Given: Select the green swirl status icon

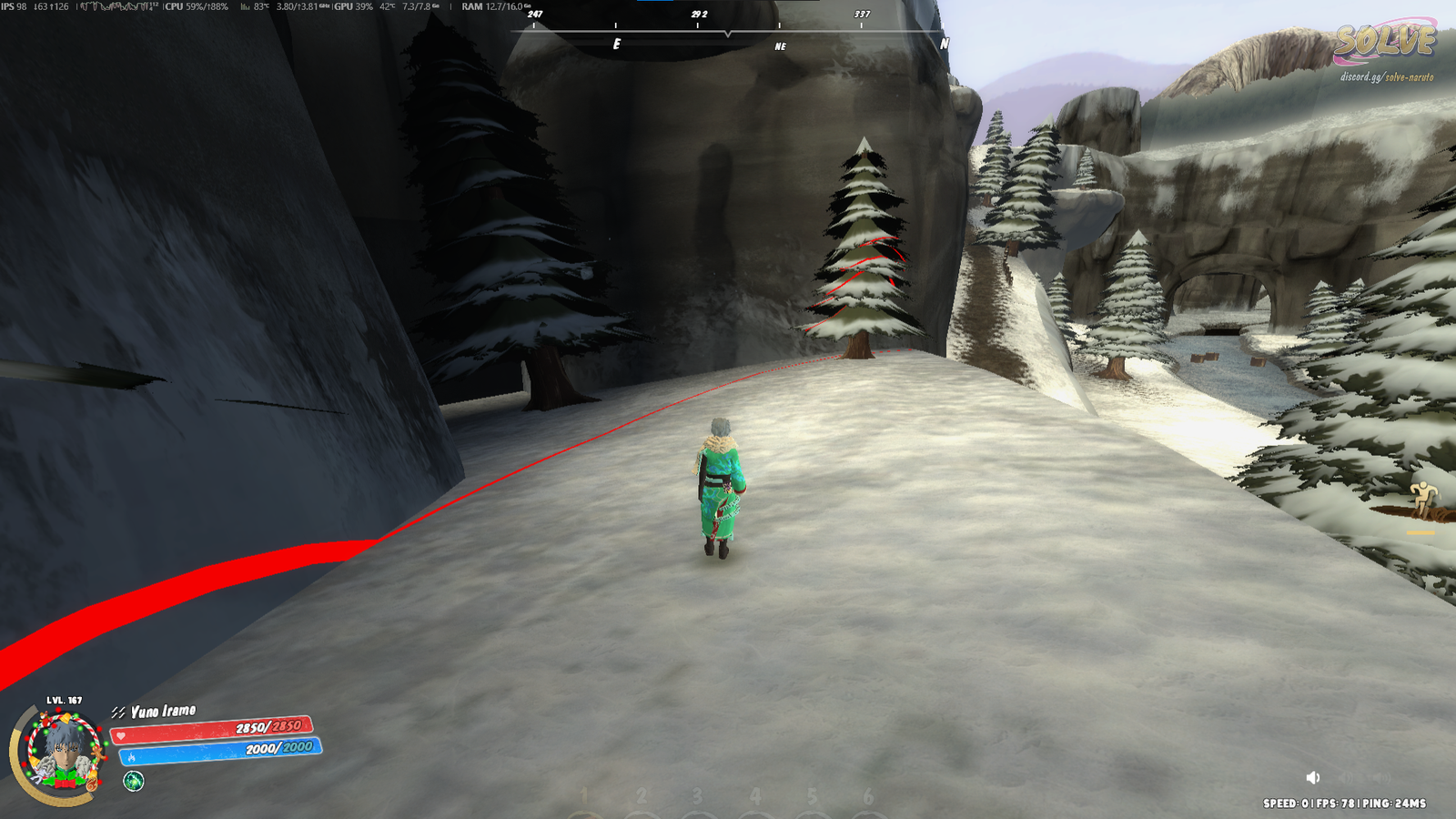Looking at the screenshot, I should (134, 781).
